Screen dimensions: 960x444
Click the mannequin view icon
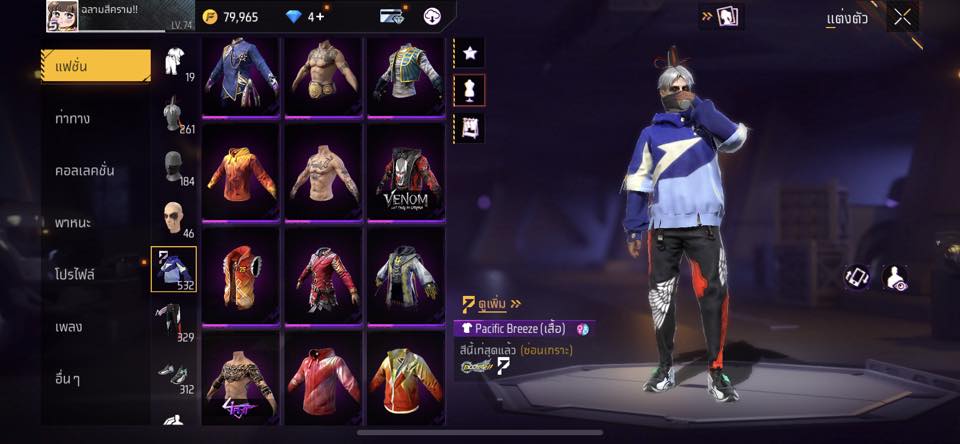(x=469, y=90)
